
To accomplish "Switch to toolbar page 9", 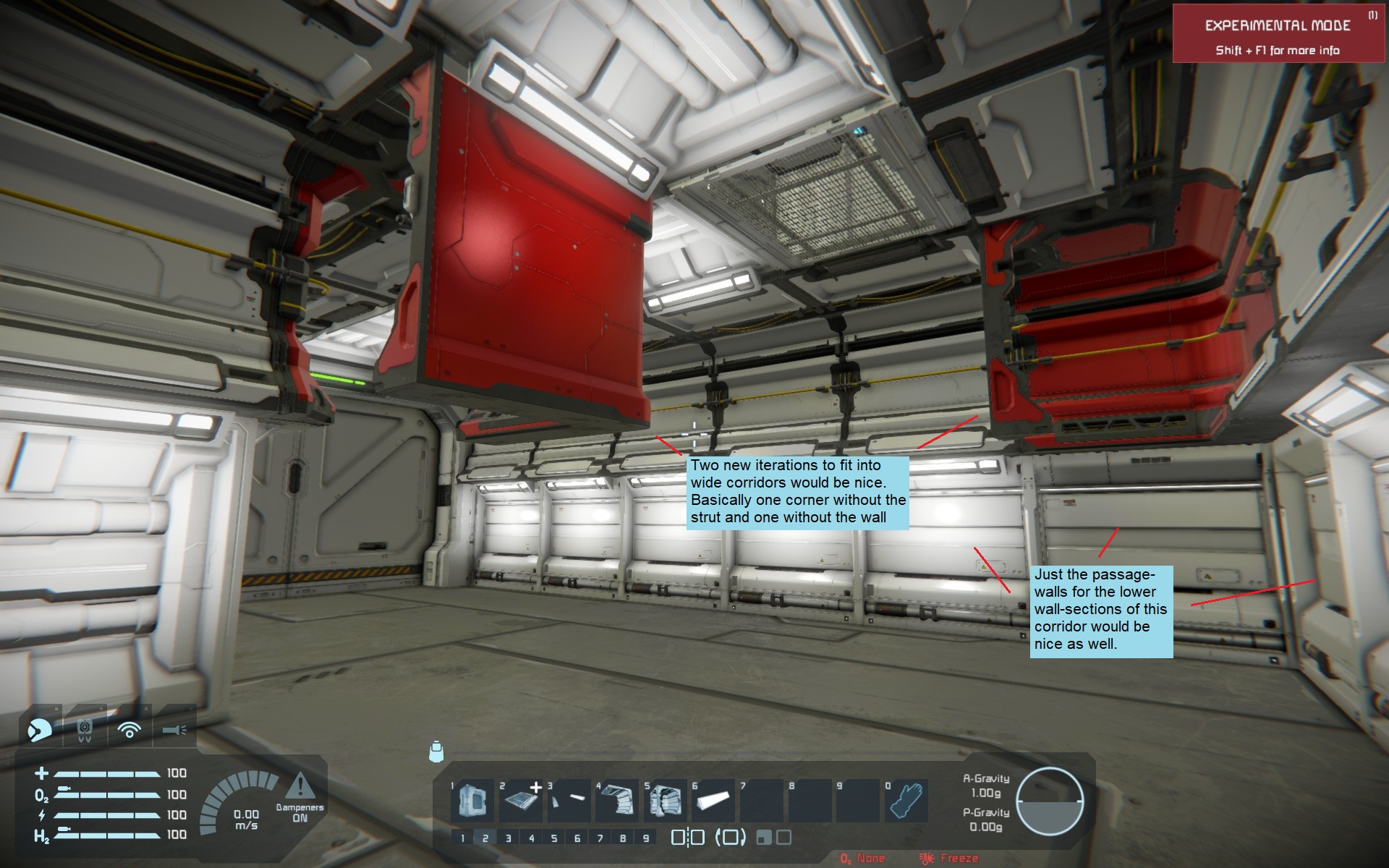I will [x=645, y=838].
